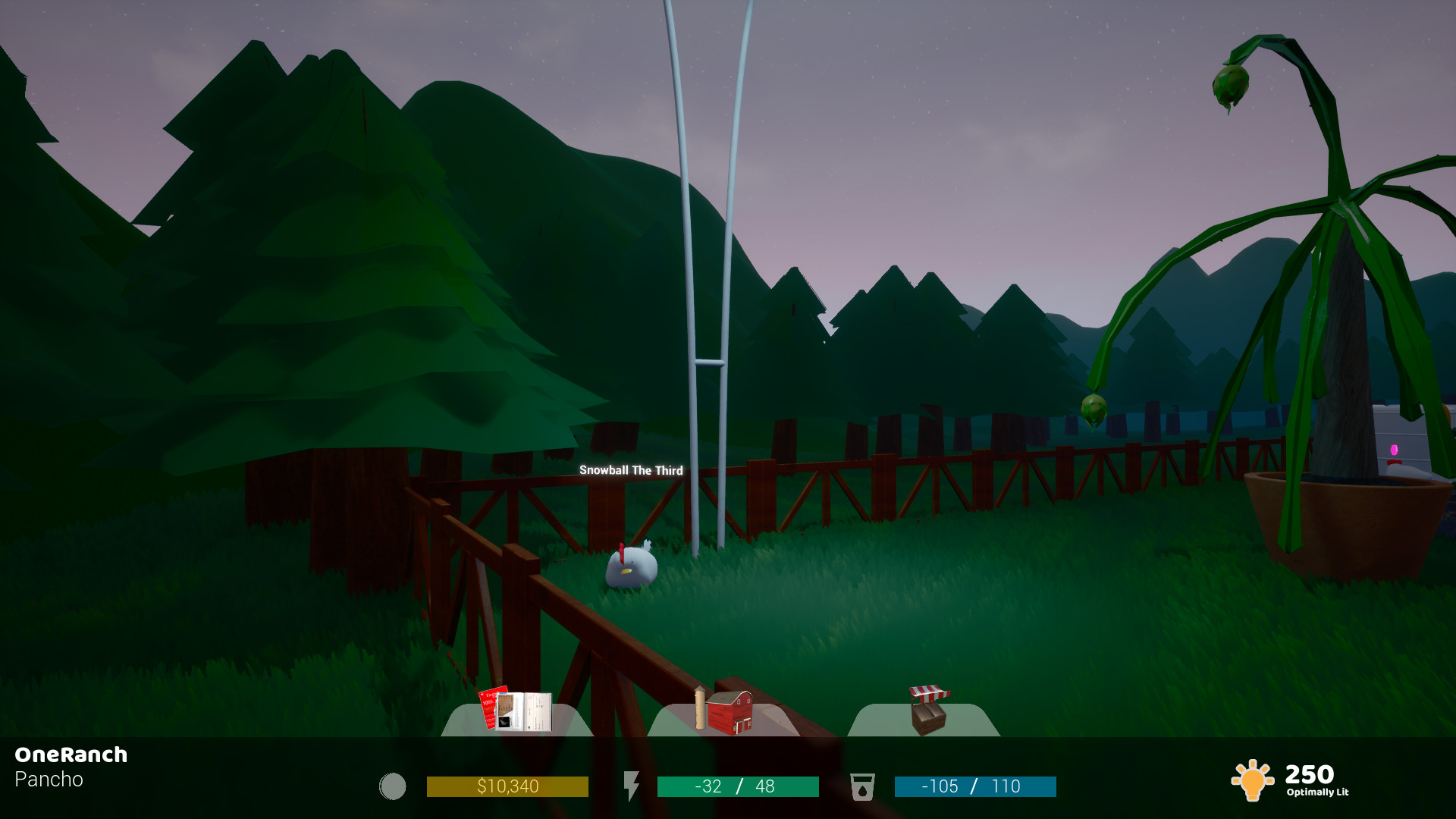Click the -32 / 48 energy bar
The height and width of the screenshot is (819, 1456).
[x=736, y=786]
